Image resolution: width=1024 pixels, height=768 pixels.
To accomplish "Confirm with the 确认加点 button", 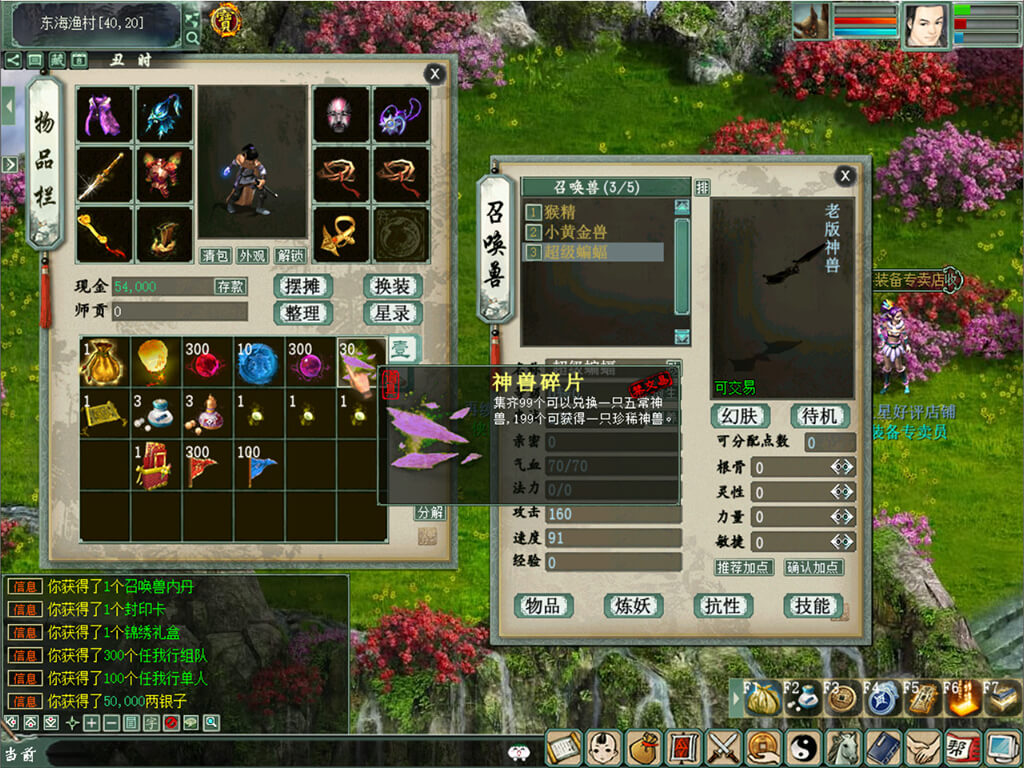I will tap(813, 567).
